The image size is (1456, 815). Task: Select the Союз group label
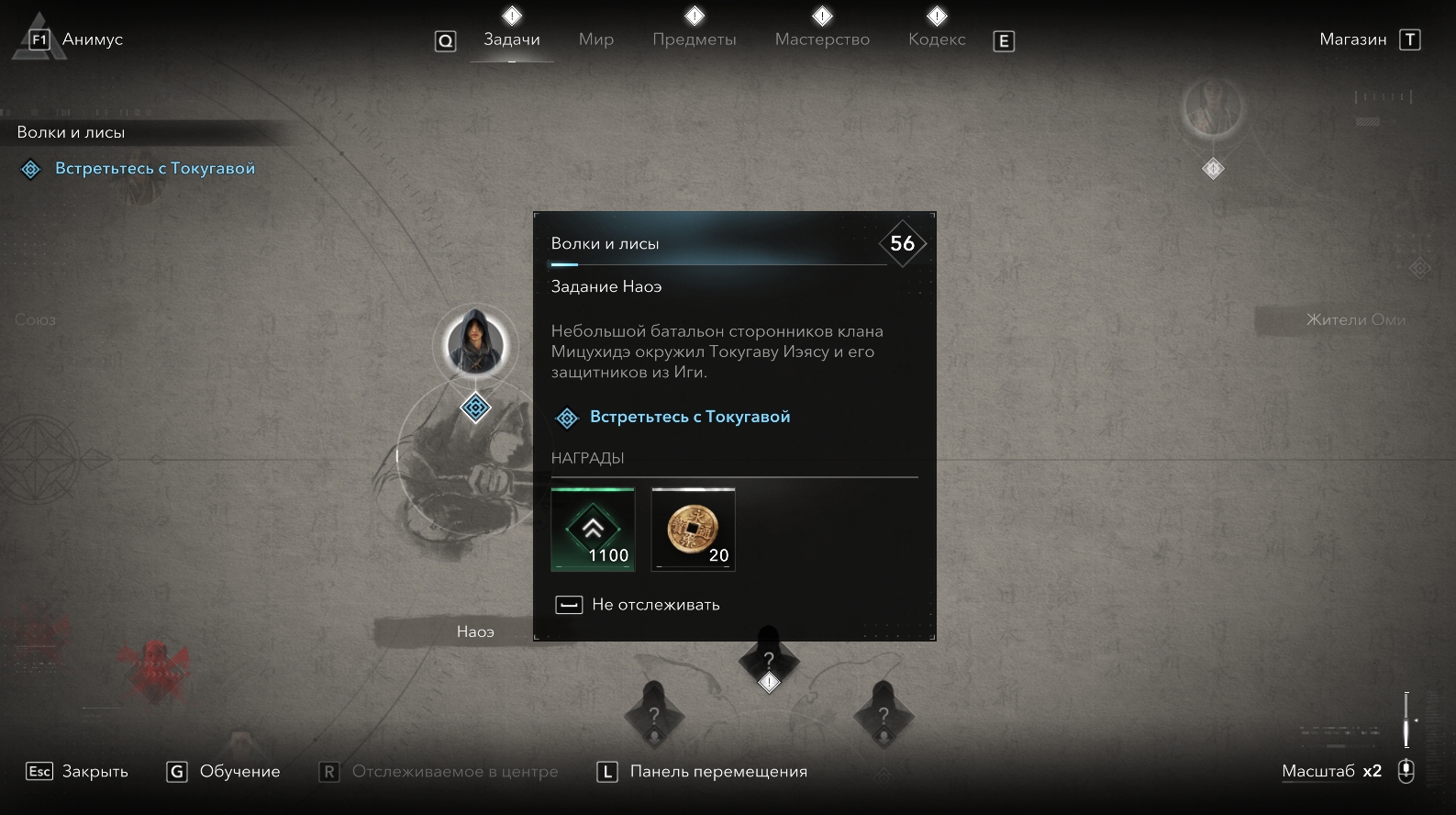tap(36, 319)
